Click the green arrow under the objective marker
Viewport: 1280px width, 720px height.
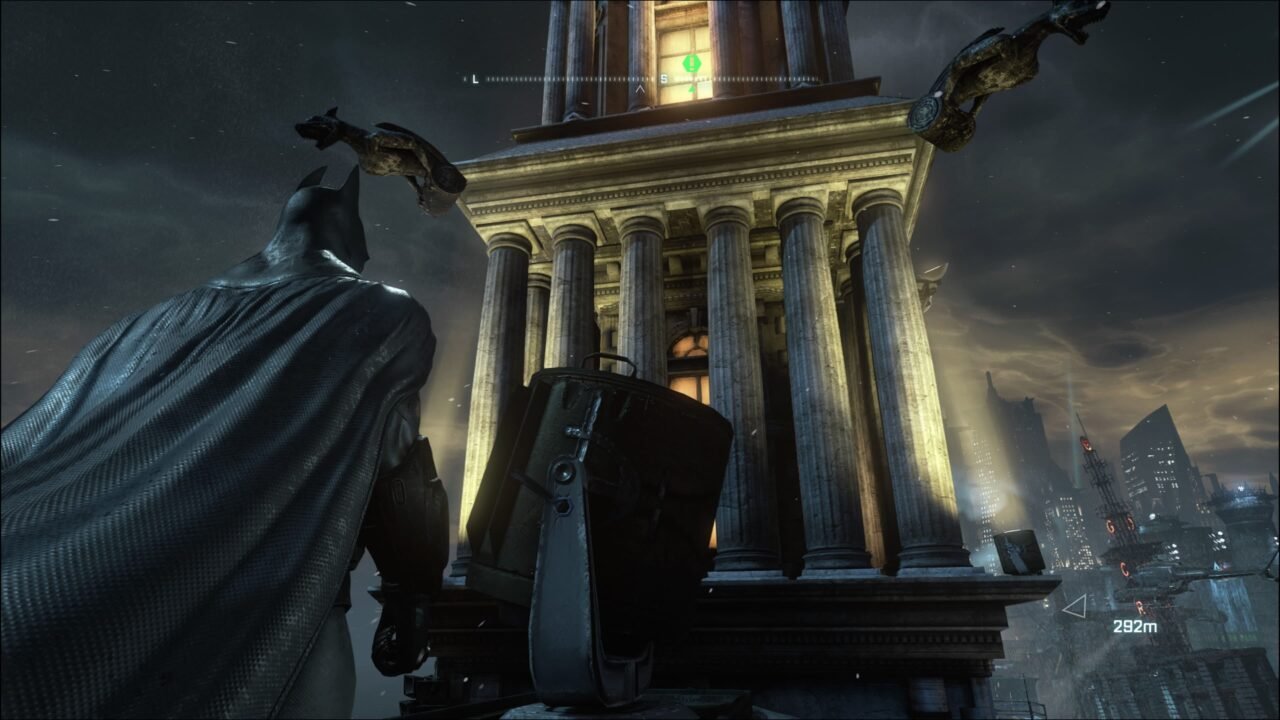pyautogui.click(x=692, y=90)
